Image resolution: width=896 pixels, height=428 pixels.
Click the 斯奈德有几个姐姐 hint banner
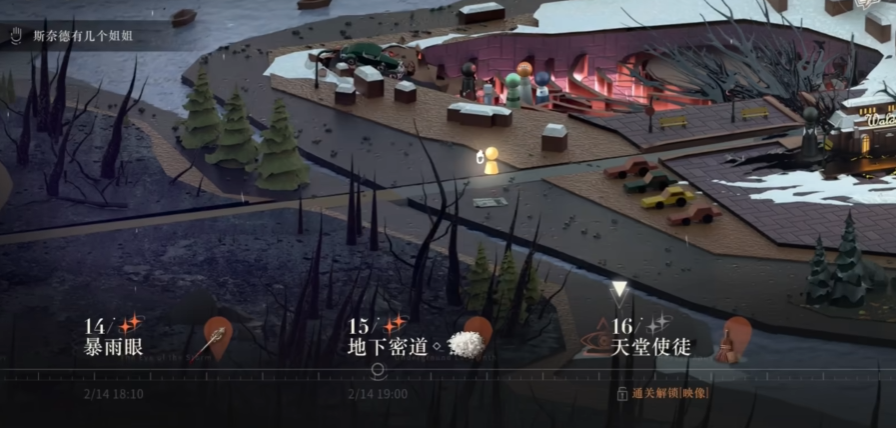pyautogui.click(x=82, y=36)
